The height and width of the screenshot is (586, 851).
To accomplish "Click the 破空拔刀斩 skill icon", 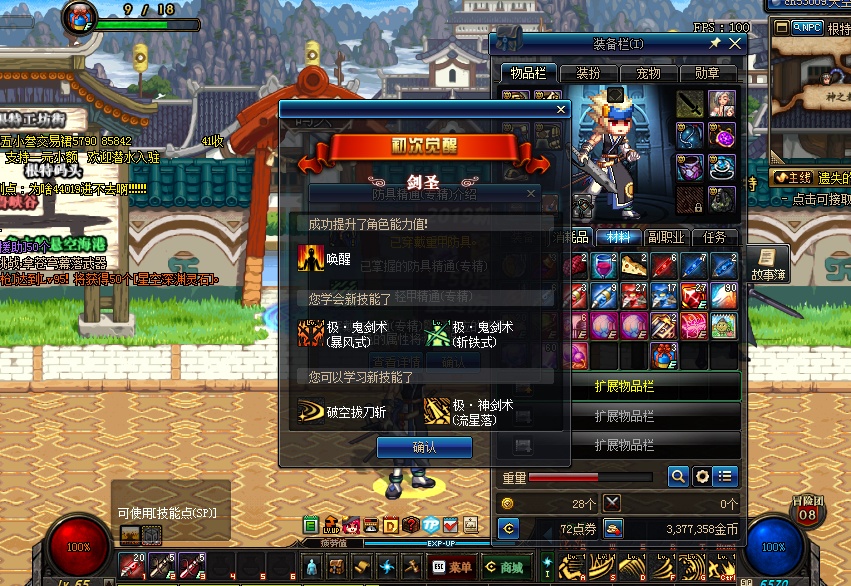I will [311, 411].
